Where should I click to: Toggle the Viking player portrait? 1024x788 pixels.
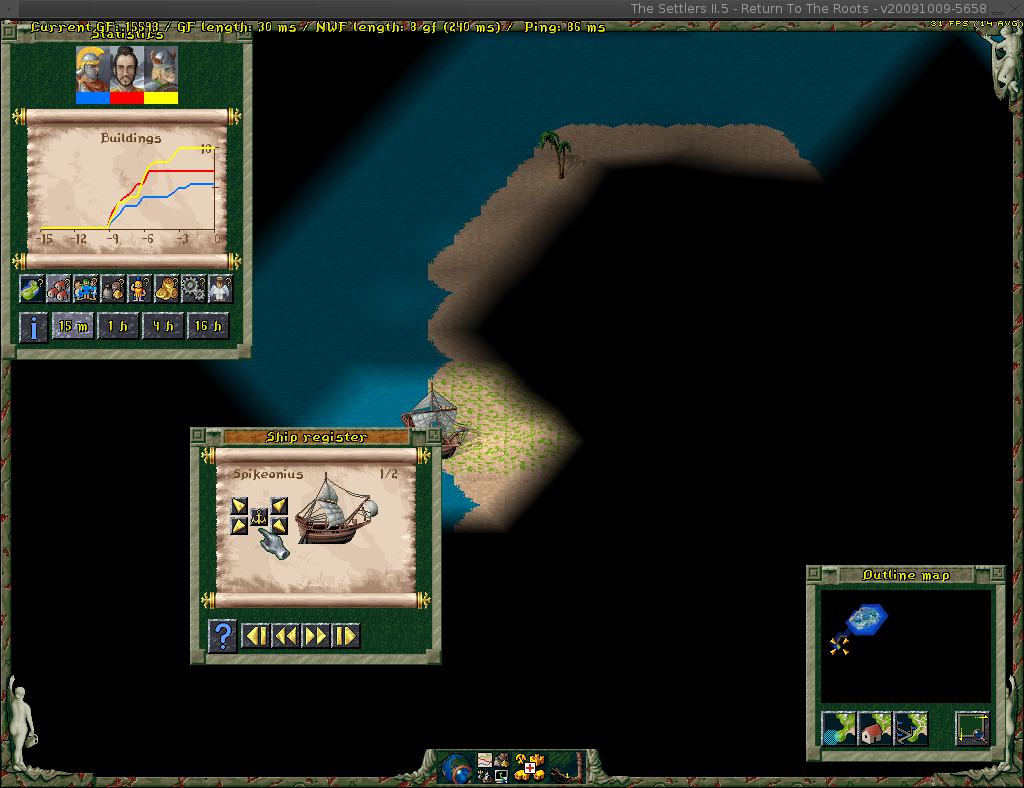click(161, 74)
